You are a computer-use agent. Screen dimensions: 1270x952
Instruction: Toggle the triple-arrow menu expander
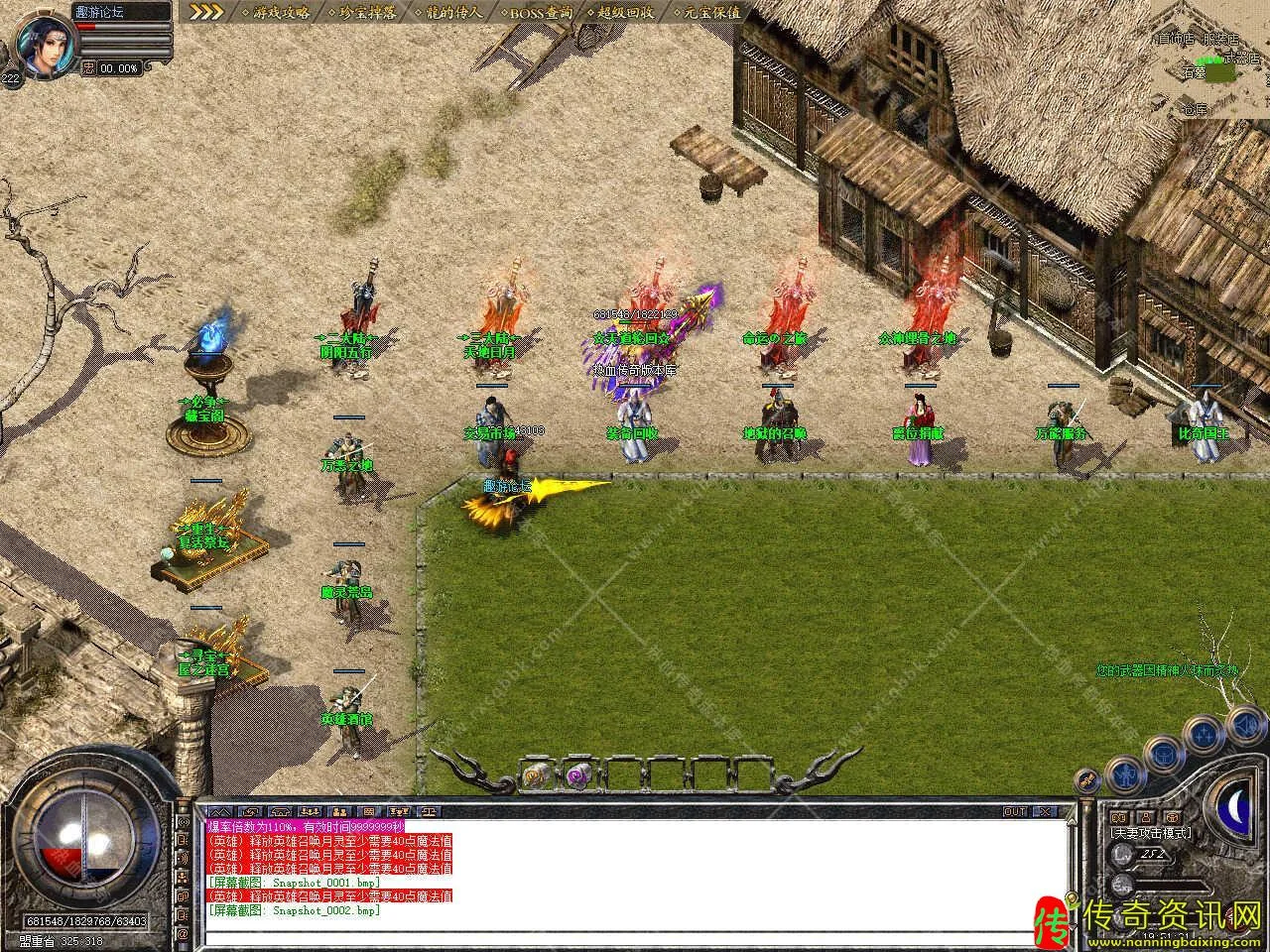pyautogui.click(x=205, y=12)
